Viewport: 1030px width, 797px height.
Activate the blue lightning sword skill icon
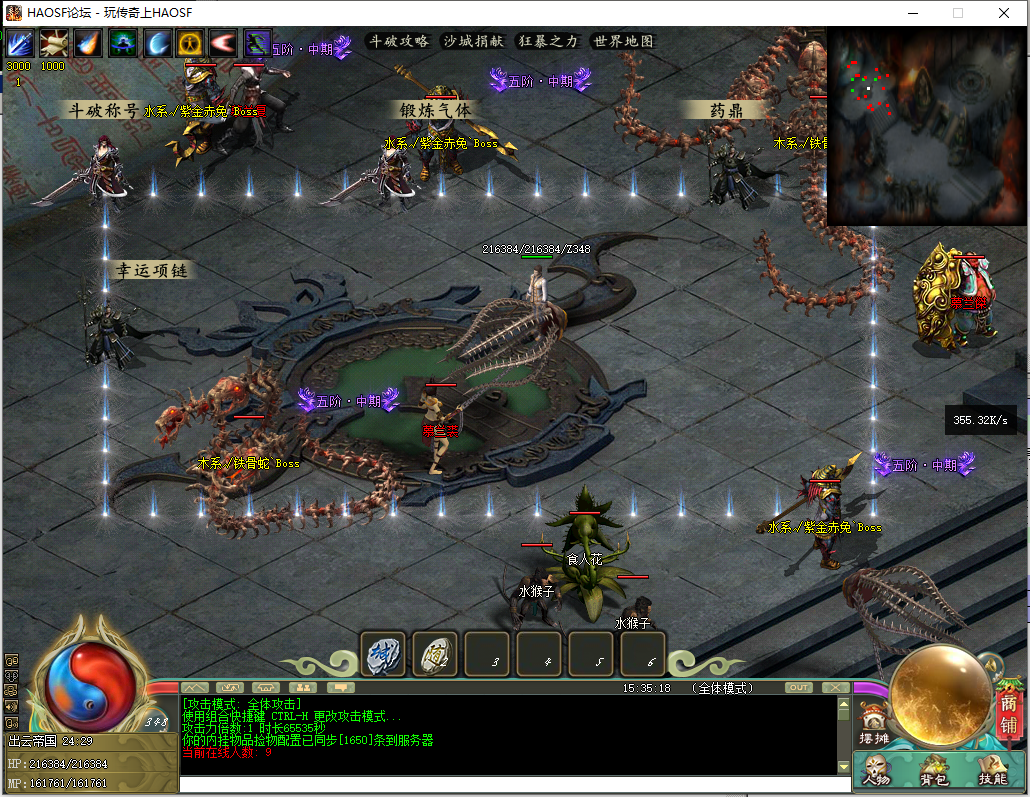pos(21,44)
